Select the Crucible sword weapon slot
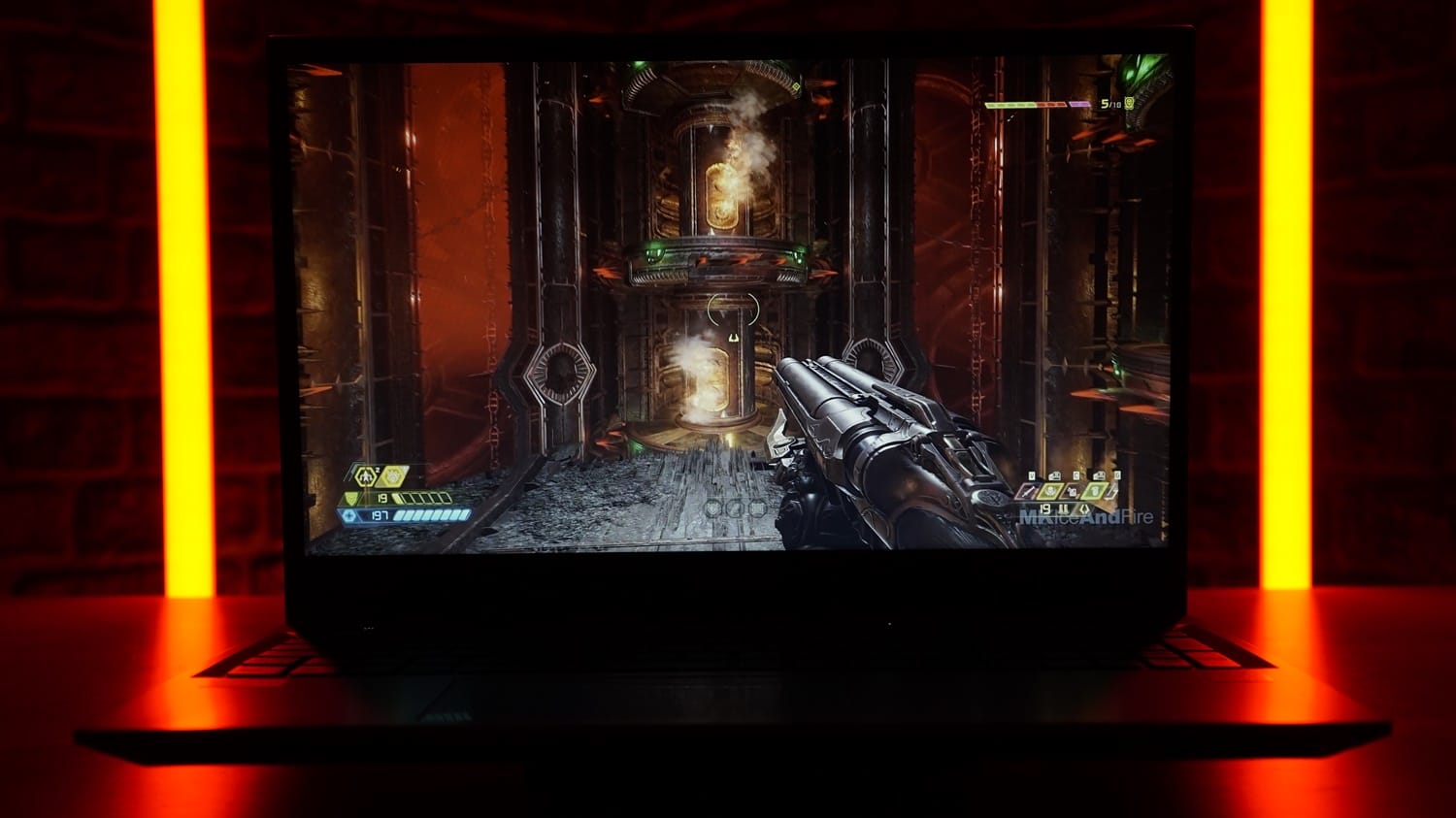This screenshot has width=1456, height=818. point(1027,492)
